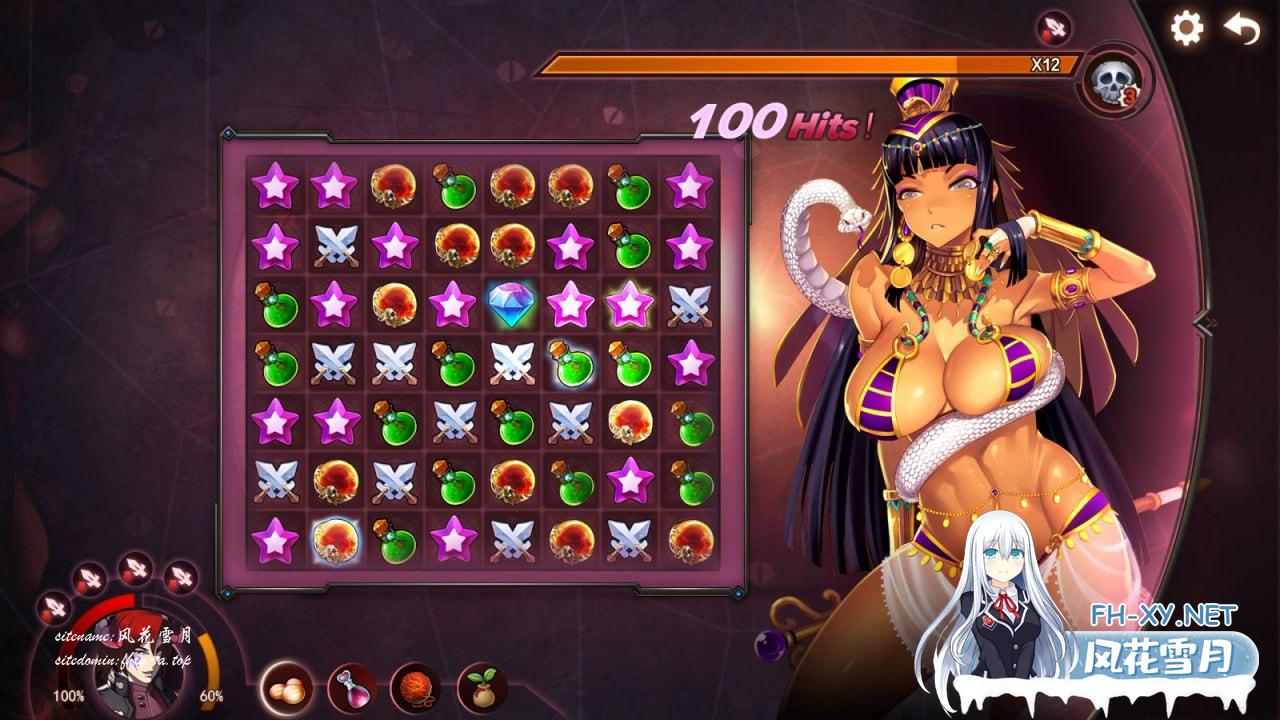Image resolution: width=1280 pixels, height=720 pixels.
Task: Pick the glowing highlighted star tile
Action: click(629, 304)
